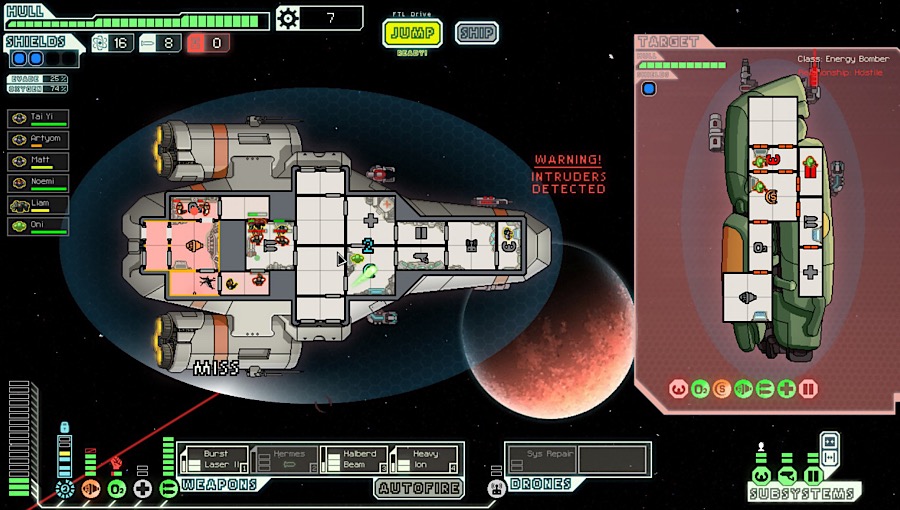Select crew member Liam
This screenshot has width=900, height=510.
tap(39, 205)
